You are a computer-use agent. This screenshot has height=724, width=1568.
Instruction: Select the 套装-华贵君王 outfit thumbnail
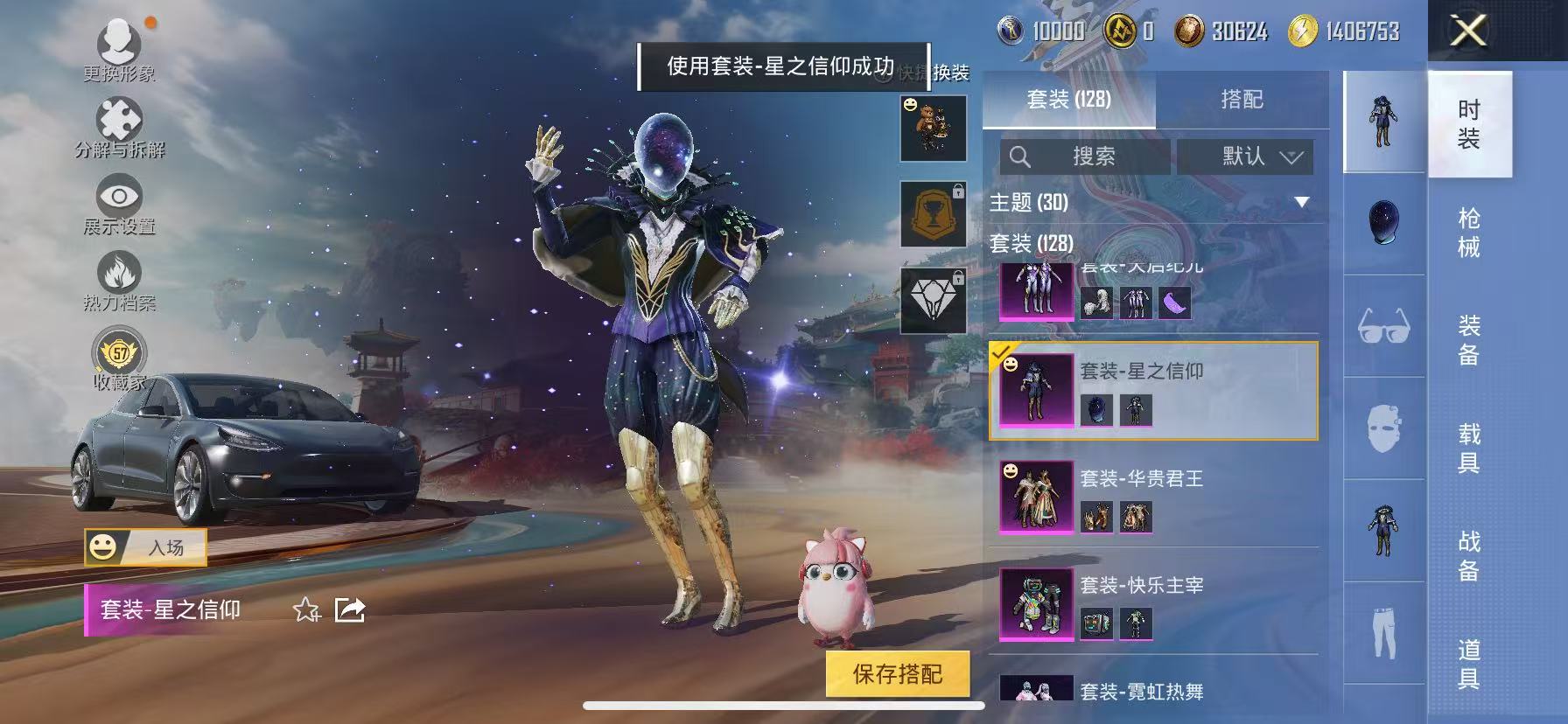[x=1035, y=498]
